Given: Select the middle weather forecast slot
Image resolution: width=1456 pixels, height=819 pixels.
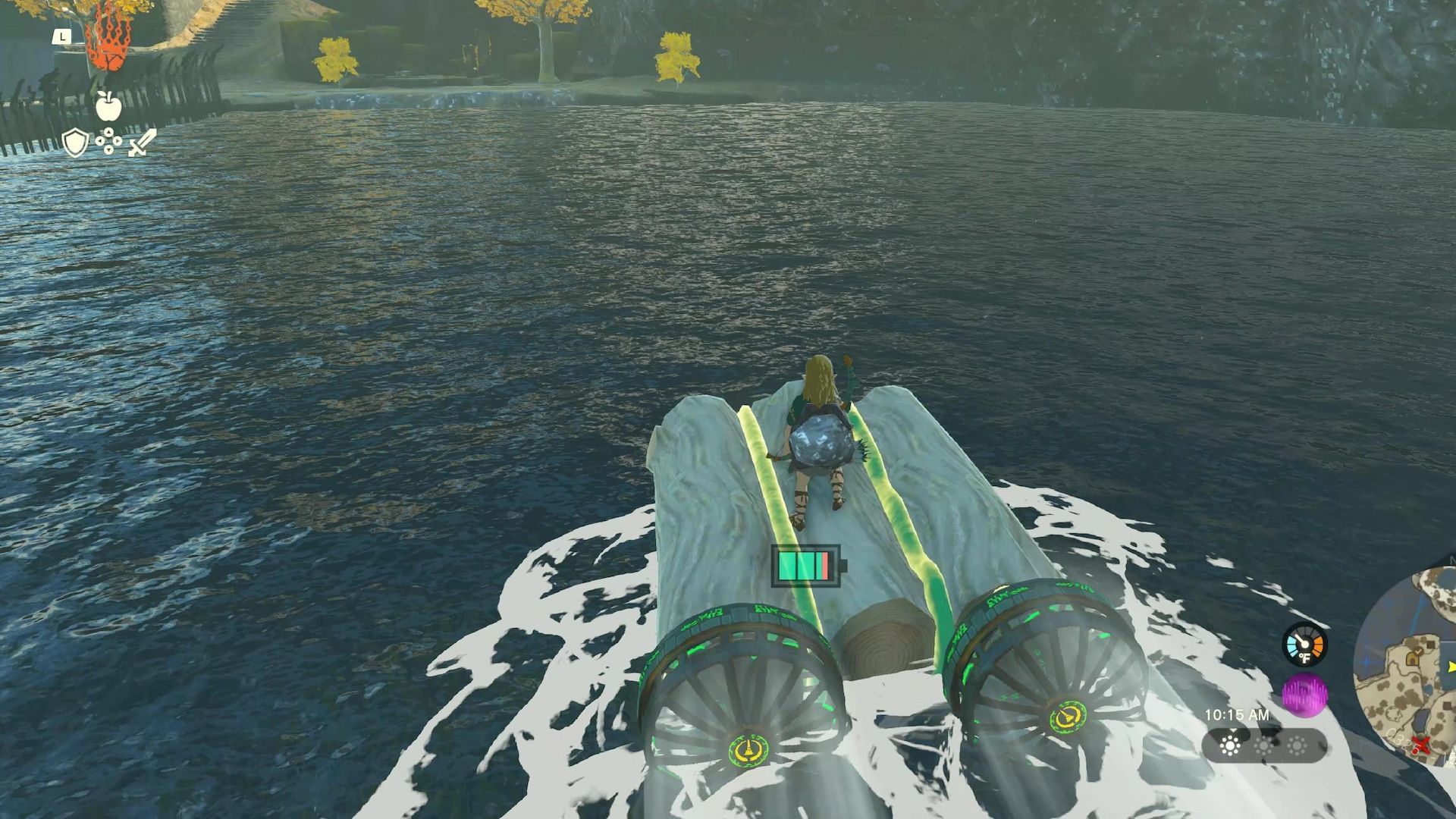Looking at the screenshot, I should pos(1263,747).
